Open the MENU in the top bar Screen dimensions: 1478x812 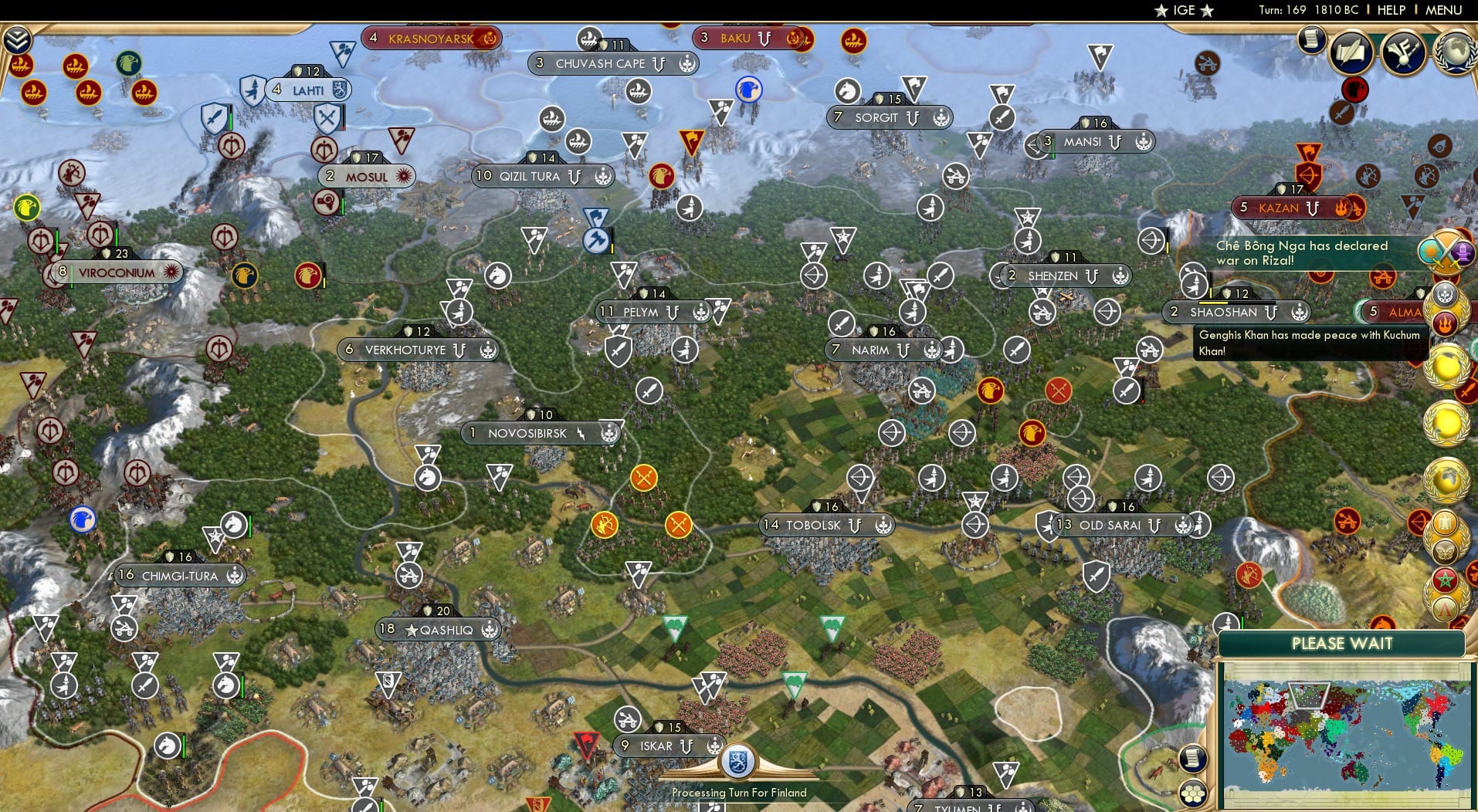tap(1443, 11)
